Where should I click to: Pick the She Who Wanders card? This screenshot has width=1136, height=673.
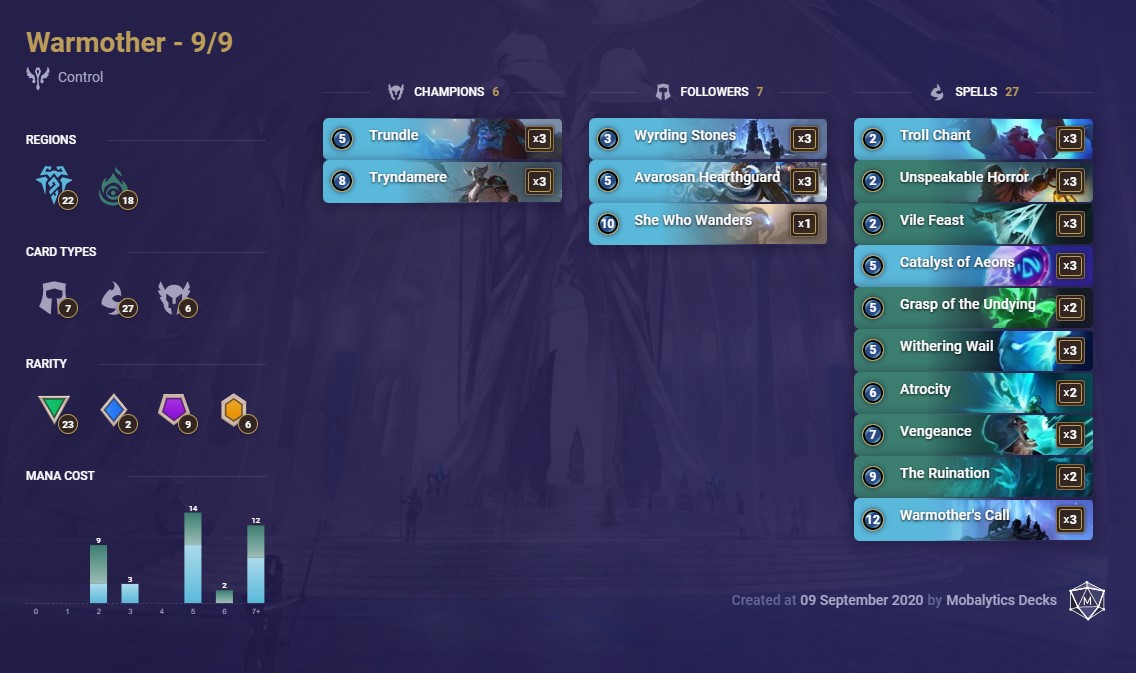(x=707, y=223)
